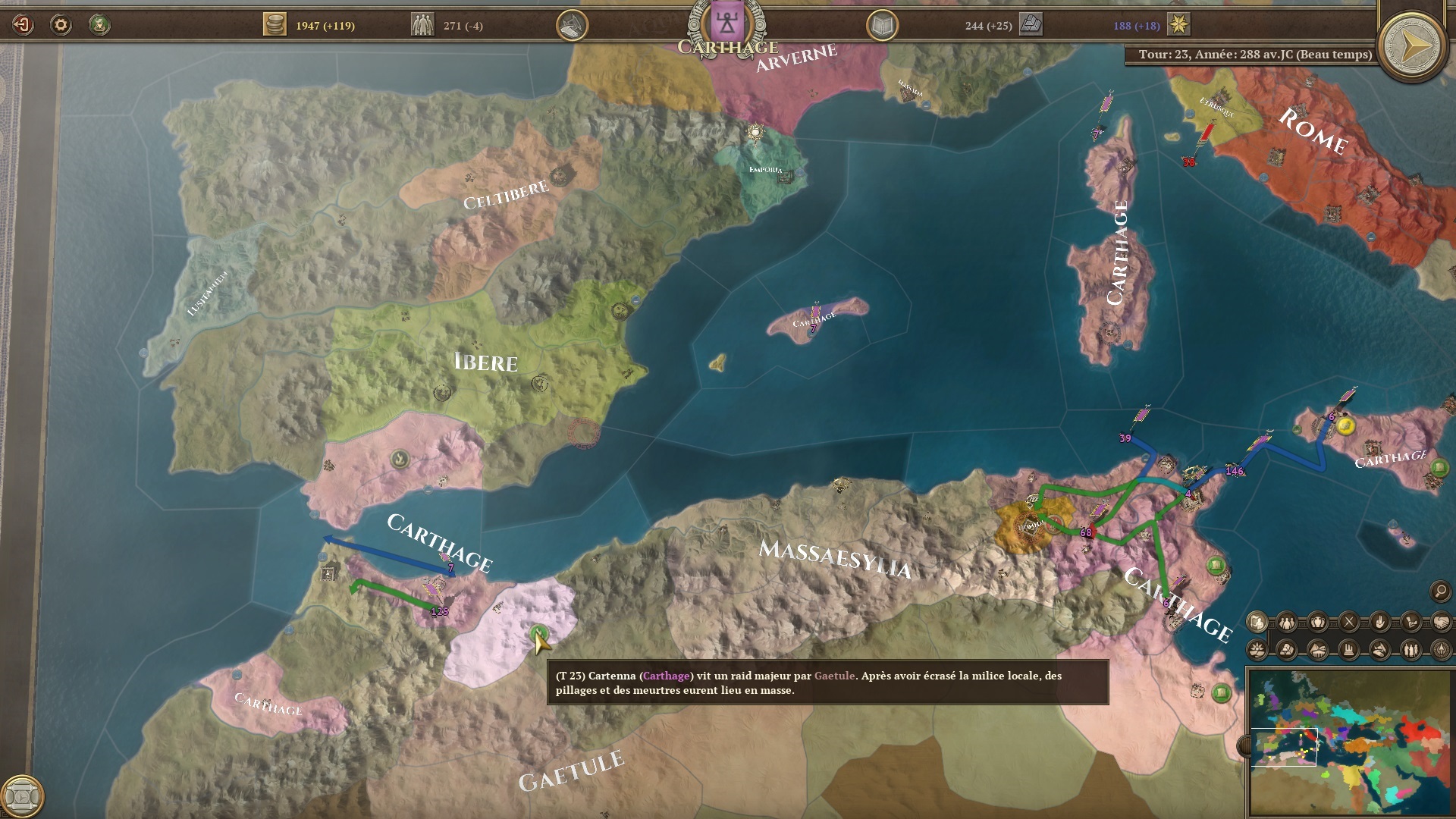
Task: End the turn with the golden arrow
Action: pyautogui.click(x=1413, y=47)
